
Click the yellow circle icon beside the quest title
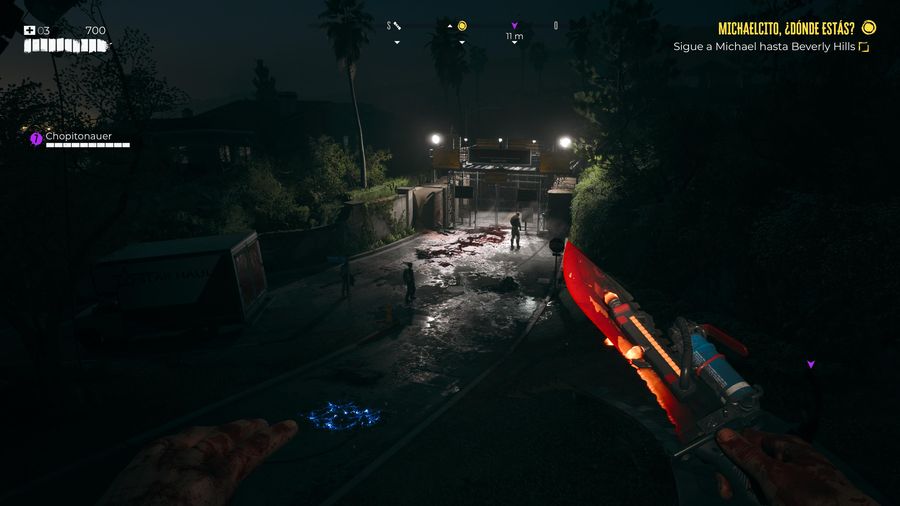coord(869,27)
